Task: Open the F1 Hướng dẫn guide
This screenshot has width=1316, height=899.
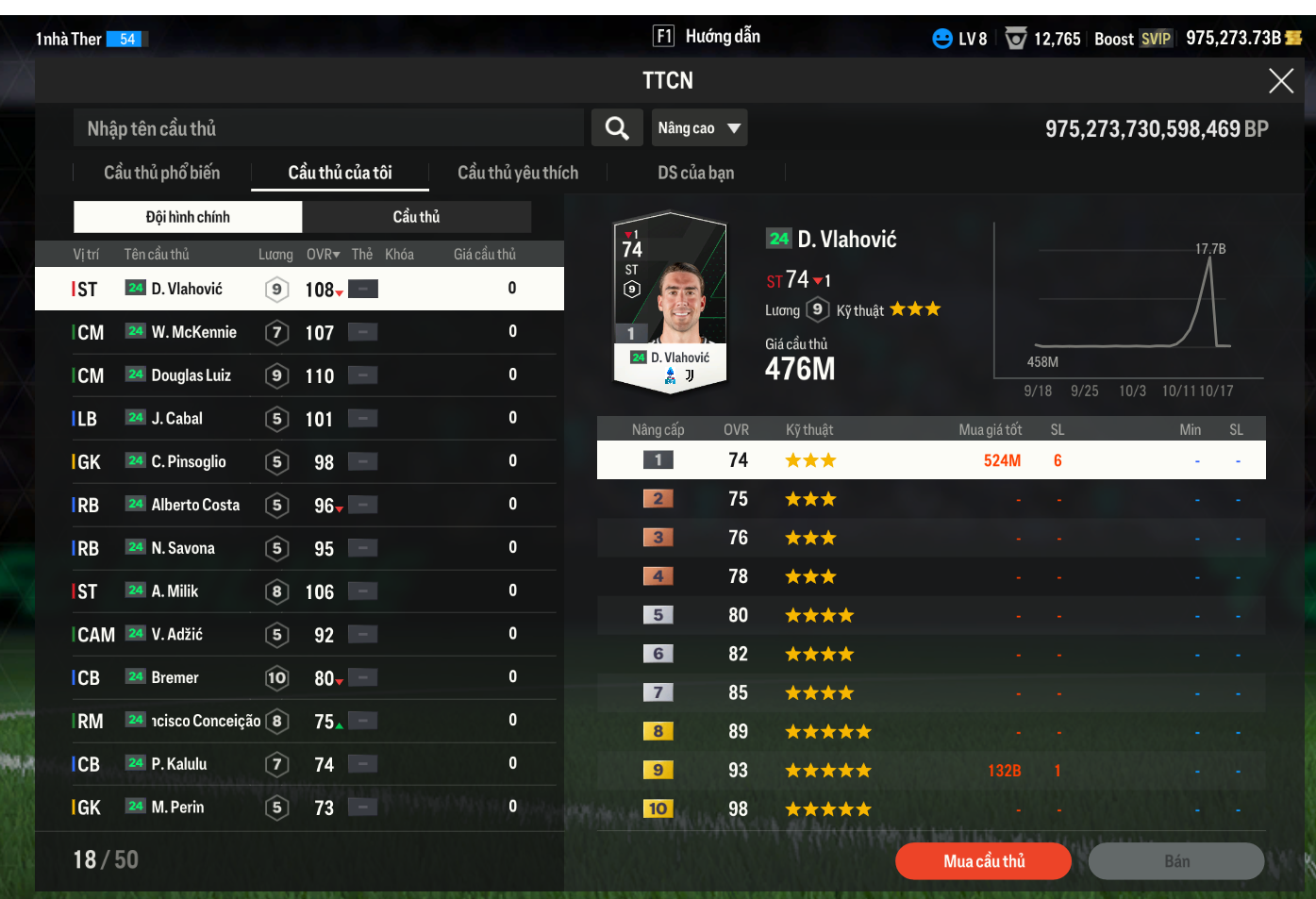Action: [x=707, y=37]
